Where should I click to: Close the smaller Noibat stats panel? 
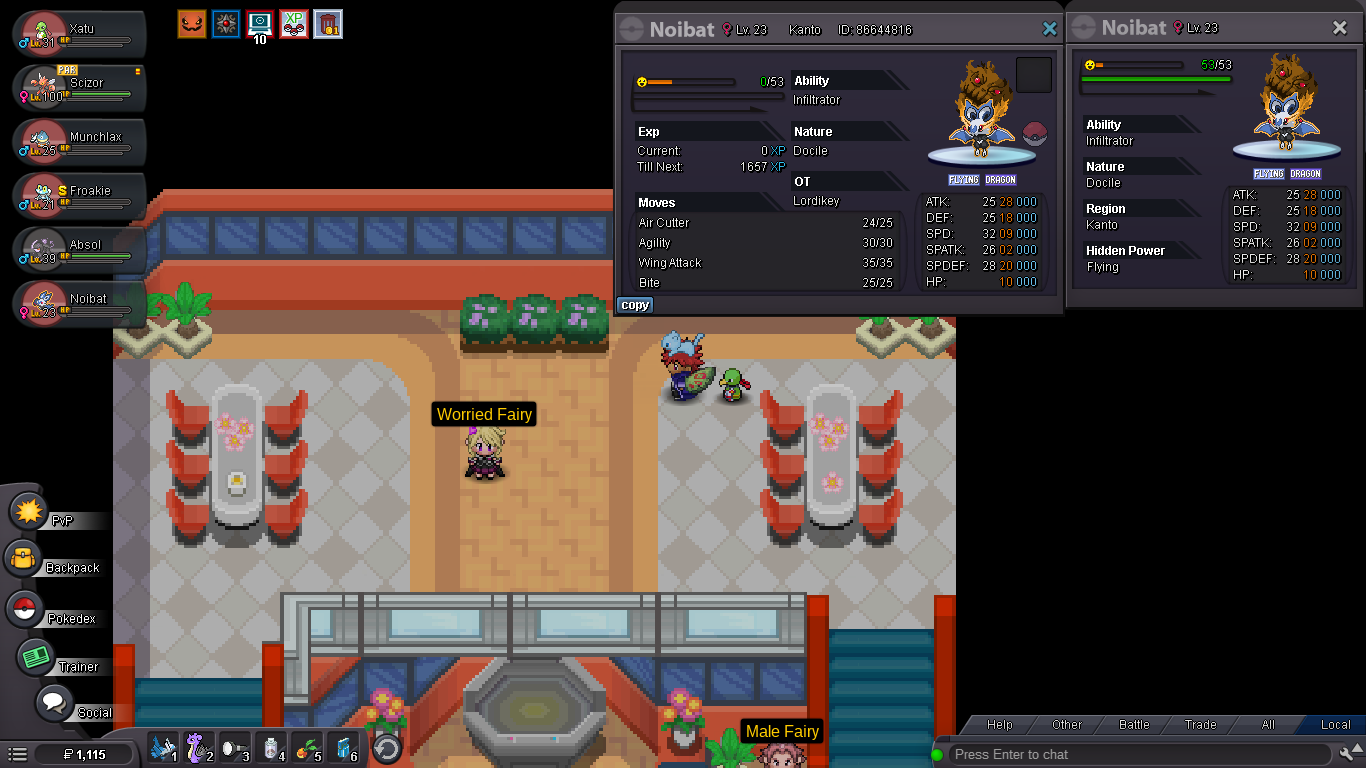(x=1340, y=28)
